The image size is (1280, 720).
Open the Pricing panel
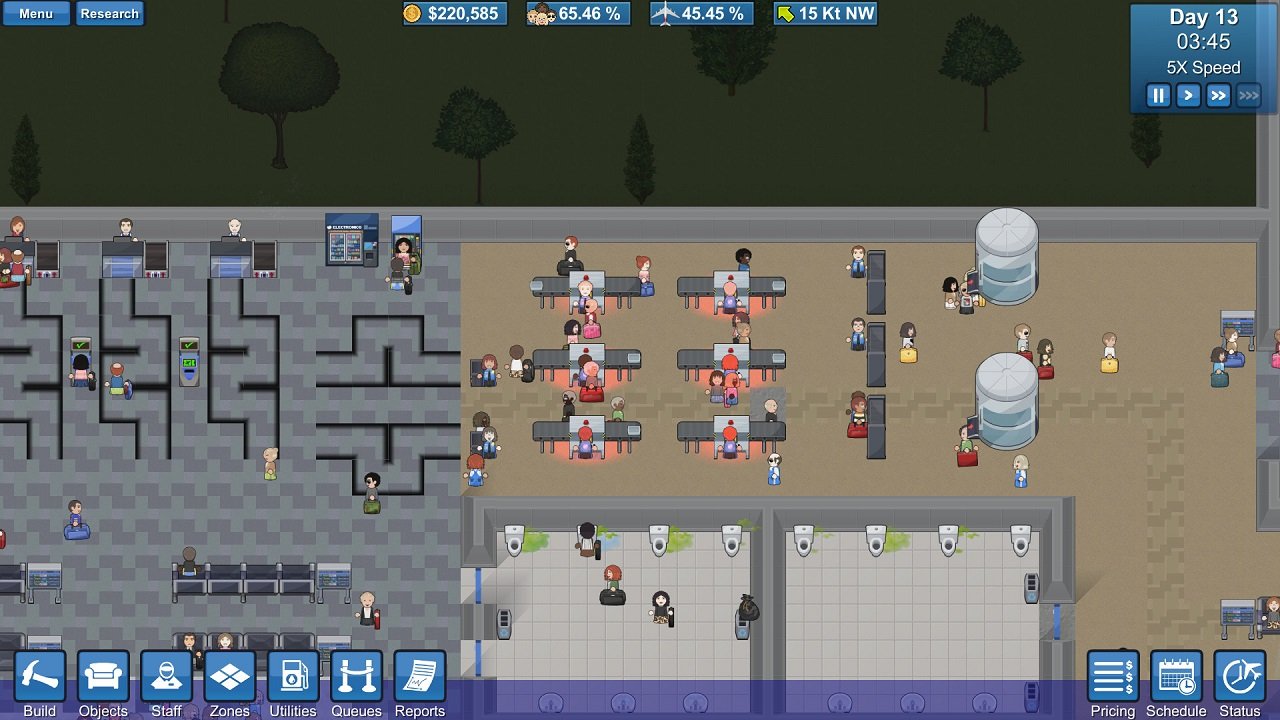point(1112,676)
